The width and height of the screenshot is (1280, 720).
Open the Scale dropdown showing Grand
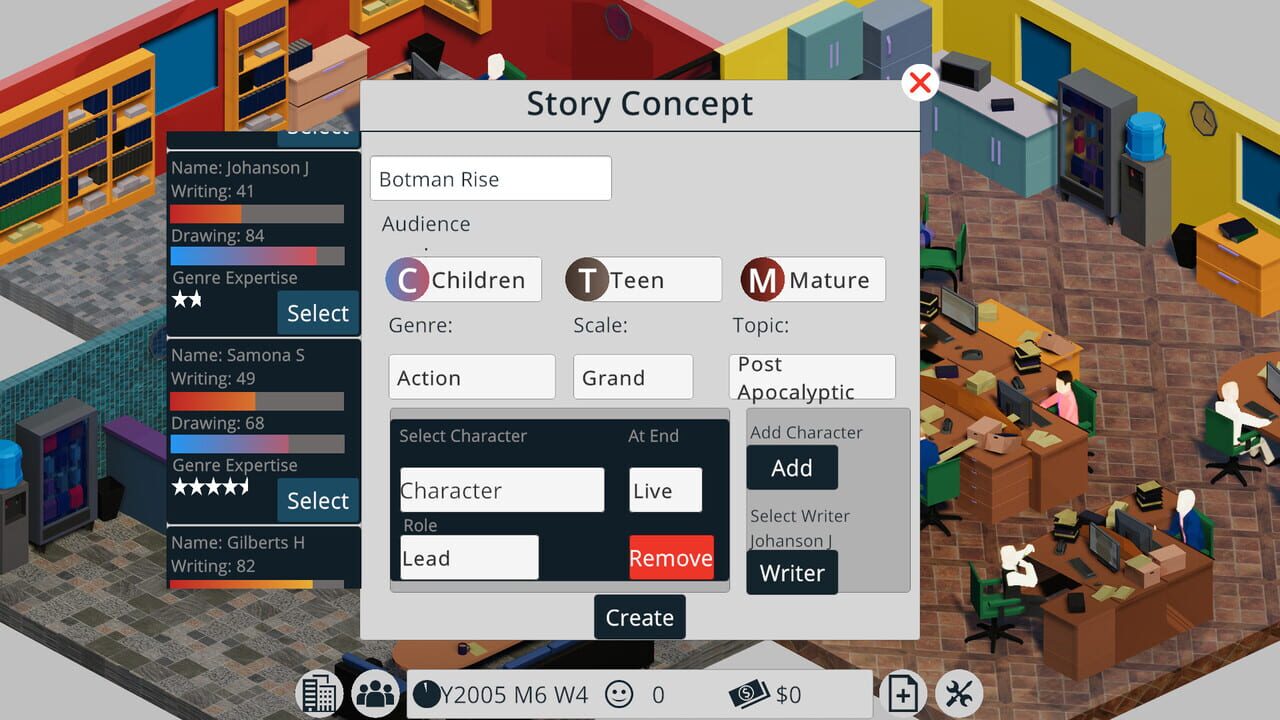(632, 377)
